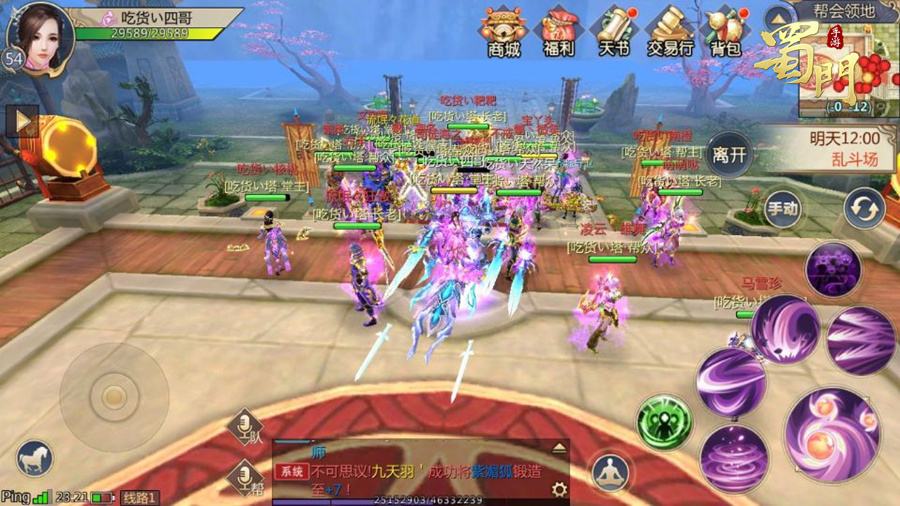Viewport: 900px width, 506px height.
Task: Click 线路1 to change server line
Action: pos(140,497)
